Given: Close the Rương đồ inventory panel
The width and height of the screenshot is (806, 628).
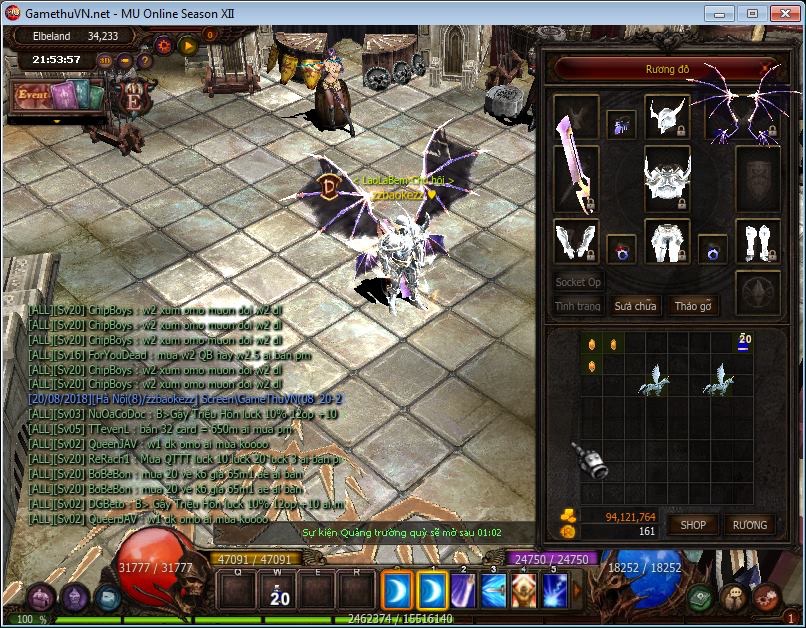Looking at the screenshot, I should 767,69.
